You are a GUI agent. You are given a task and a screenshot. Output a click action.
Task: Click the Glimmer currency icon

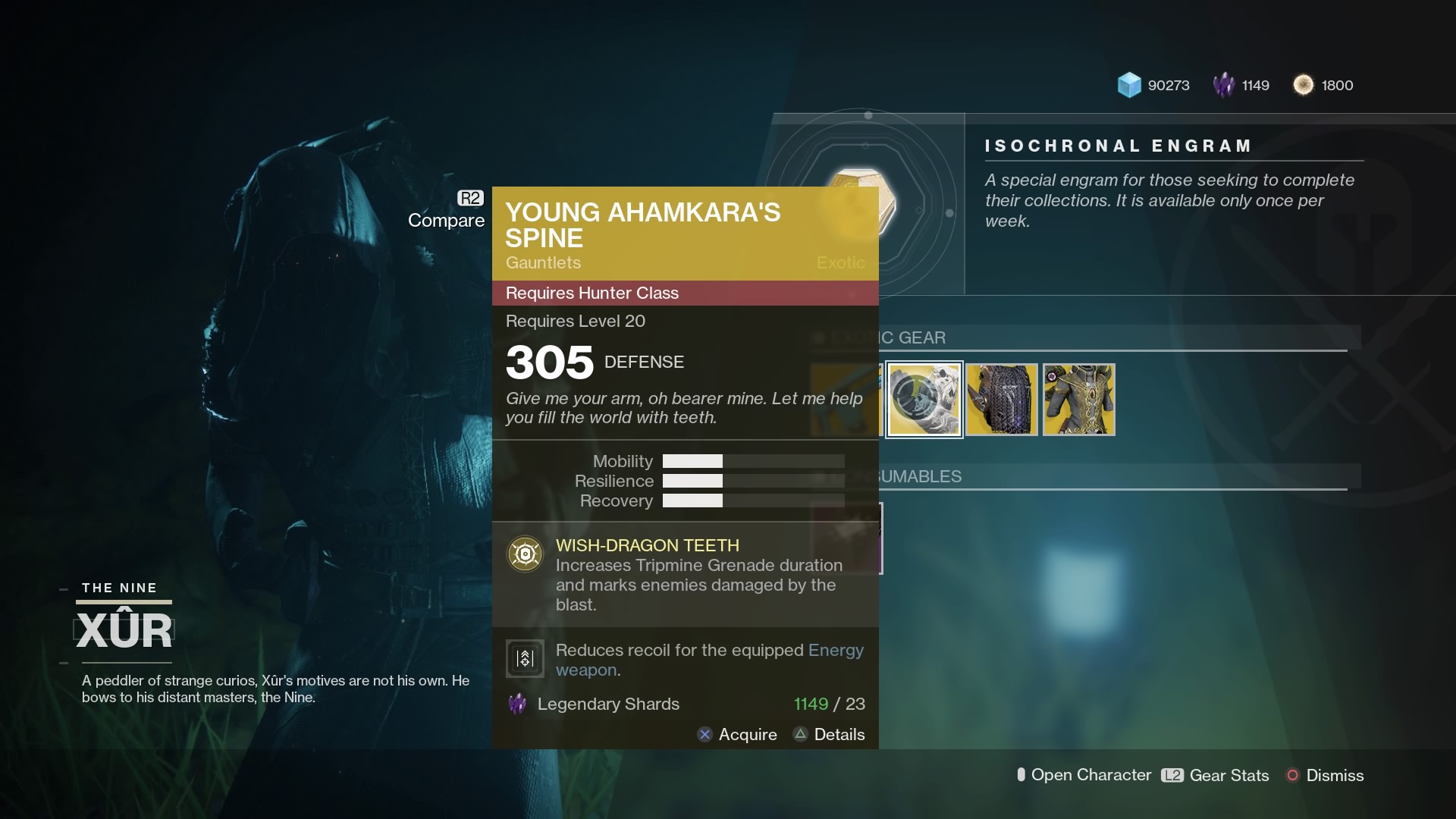(x=1131, y=85)
